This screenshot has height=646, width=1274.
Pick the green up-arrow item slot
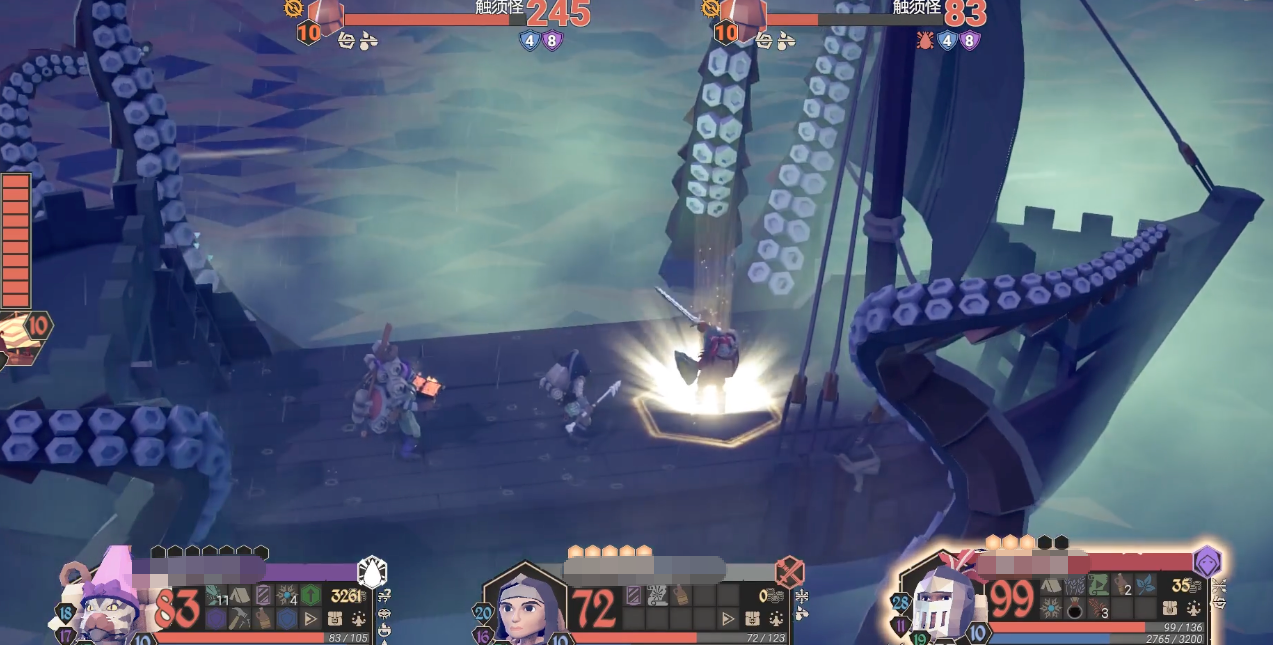click(310, 596)
